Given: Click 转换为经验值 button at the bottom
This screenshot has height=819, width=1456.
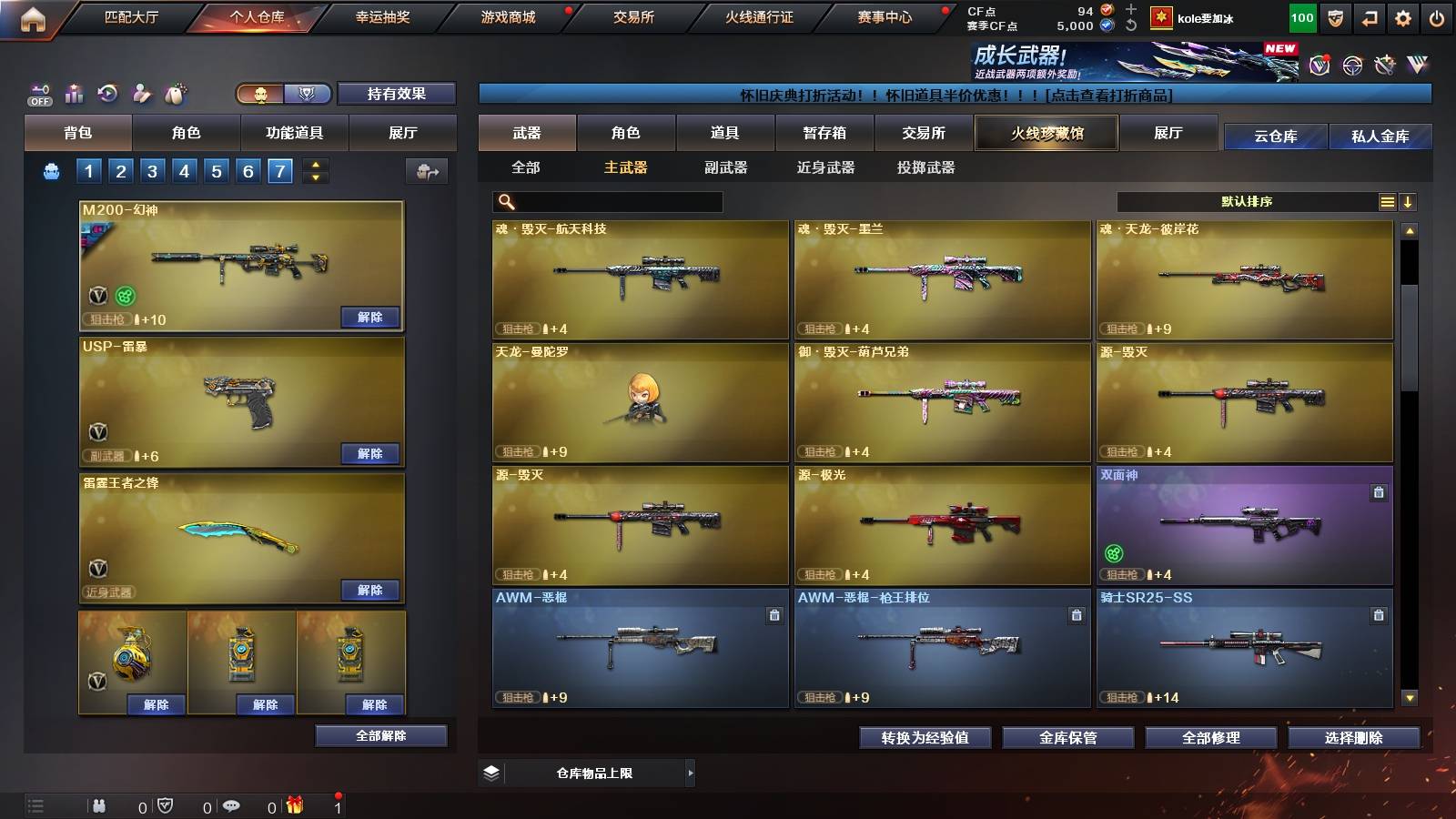Looking at the screenshot, I should point(924,738).
